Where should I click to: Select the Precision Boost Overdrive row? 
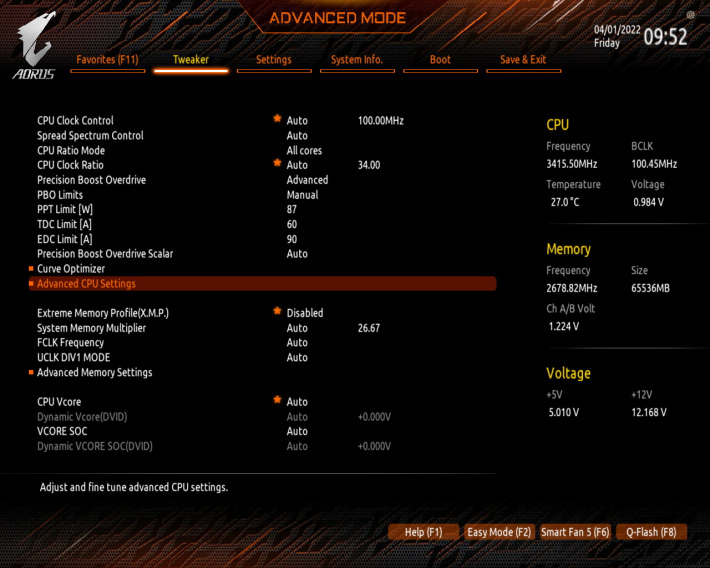click(92, 180)
